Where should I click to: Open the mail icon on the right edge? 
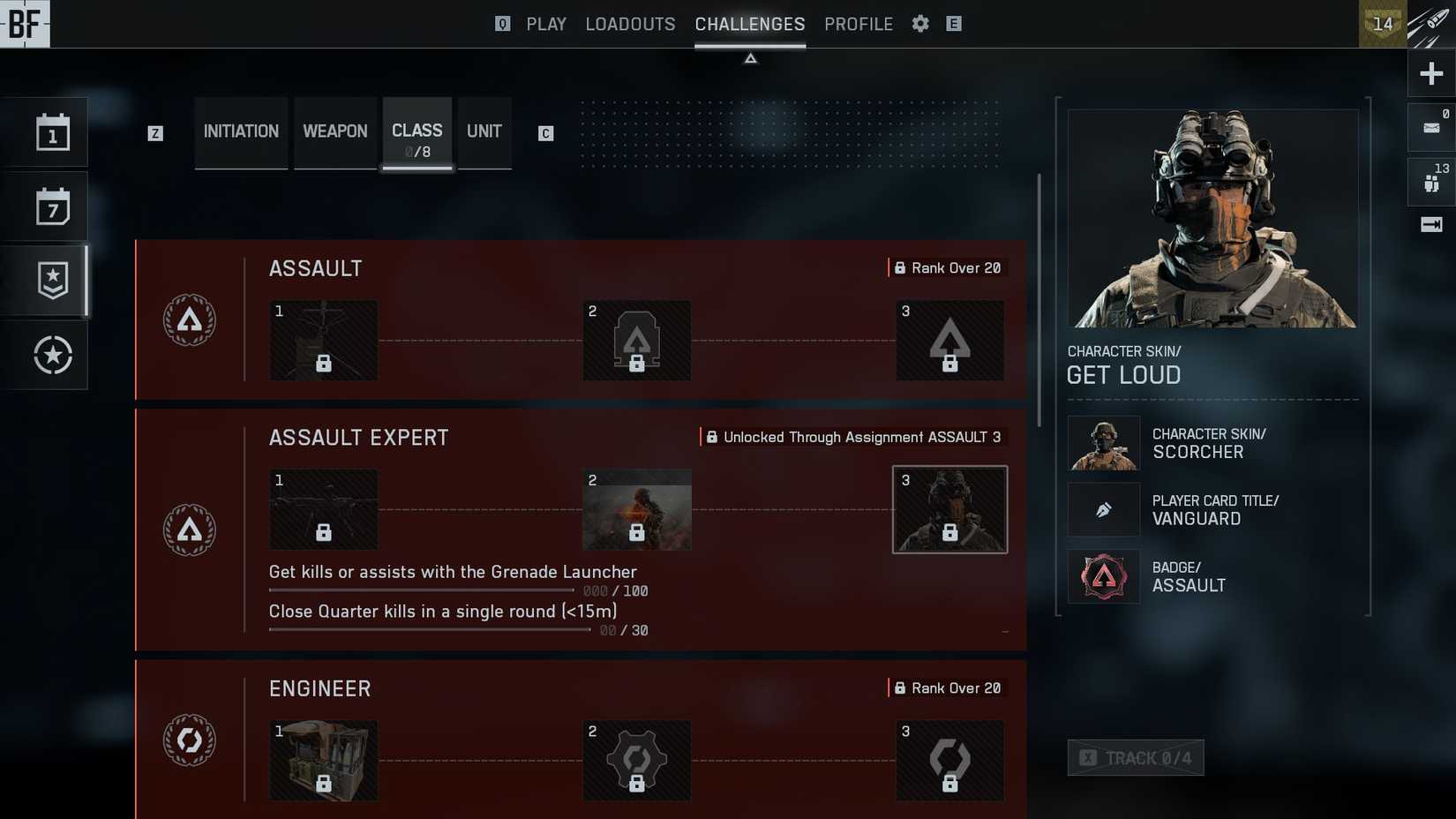click(x=1430, y=126)
